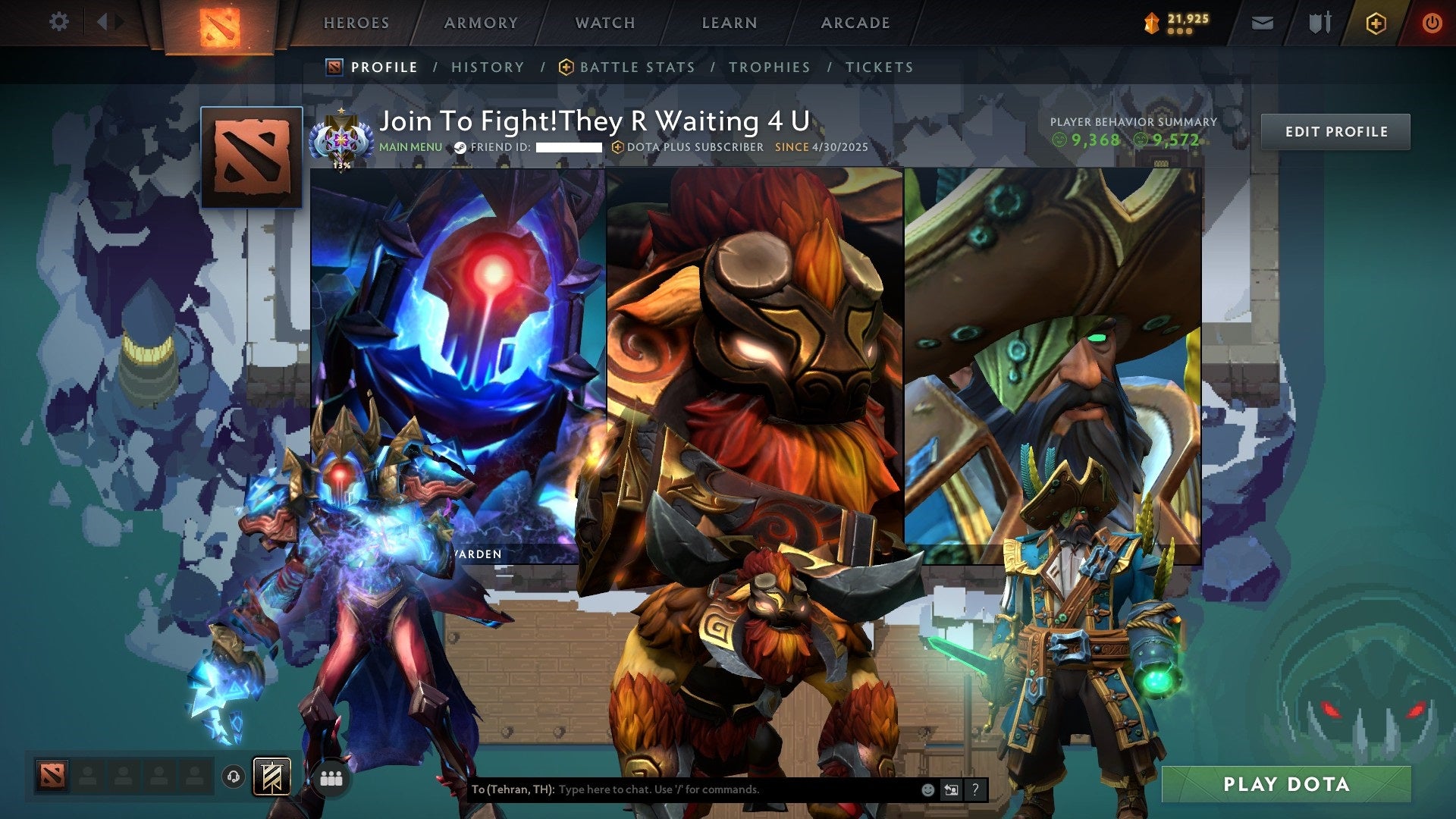Image resolution: width=1456 pixels, height=819 pixels.
Task: Click the Battle Pass level gem icon
Action: pyautogui.click(x=1150, y=24)
